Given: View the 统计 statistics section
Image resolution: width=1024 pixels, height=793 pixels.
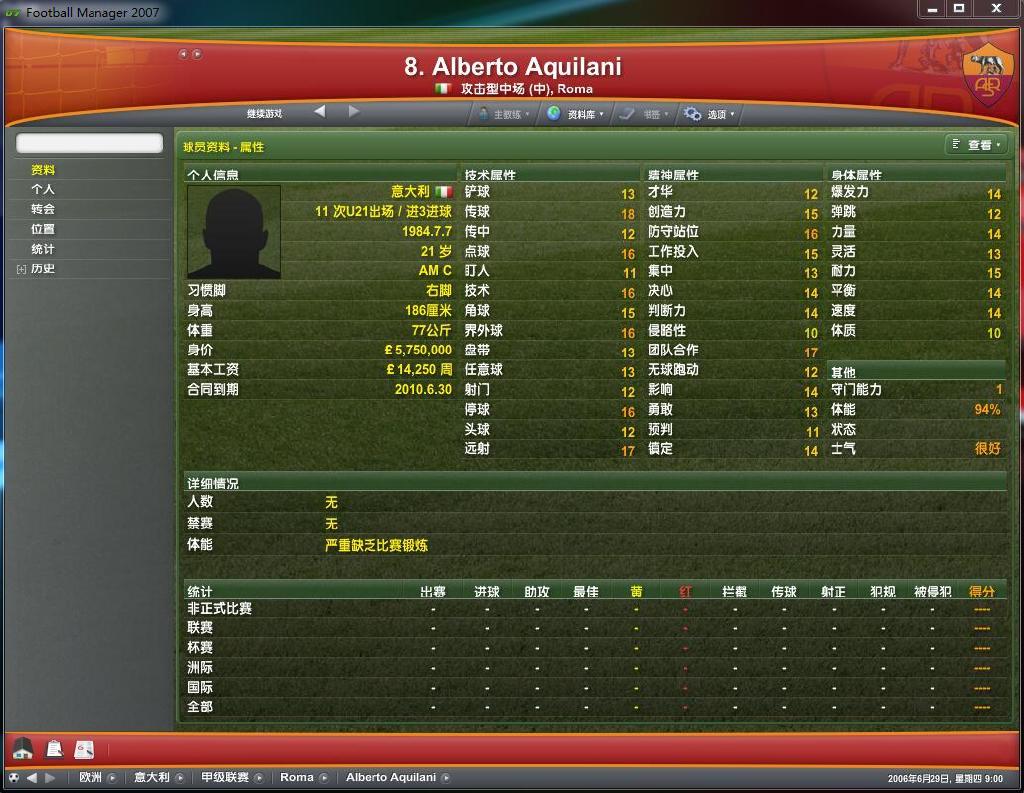Looking at the screenshot, I should (43, 249).
